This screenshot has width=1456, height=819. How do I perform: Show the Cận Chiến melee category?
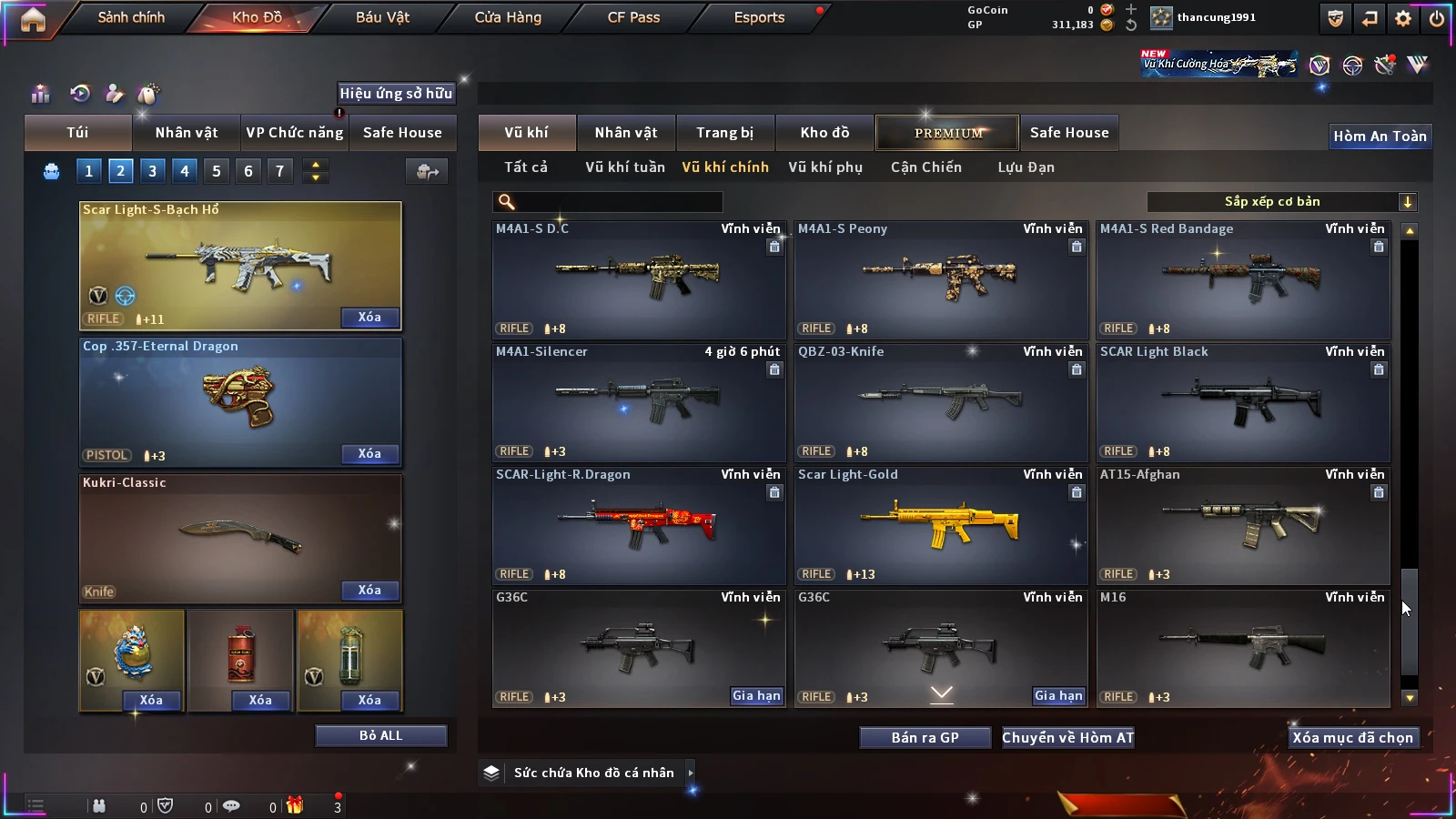tap(925, 167)
